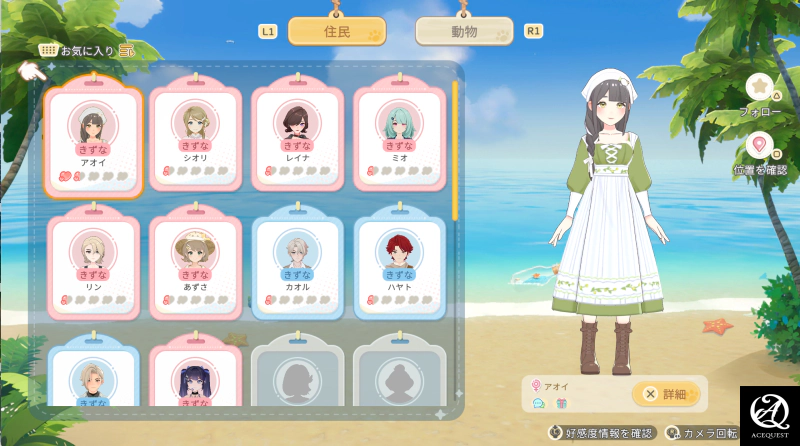Image resolution: width=800 pixels, height=446 pixels.
Task: Open 詳細 details for アオイ
Action: pyautogui.click(x=666, y=394)
